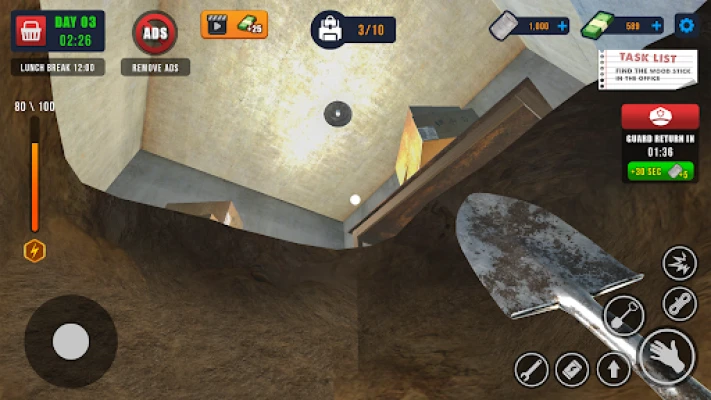The width and height of the screenshot is (711, 400).
Task: Tap the Remove Ads button
Action: tap(155, 33)
